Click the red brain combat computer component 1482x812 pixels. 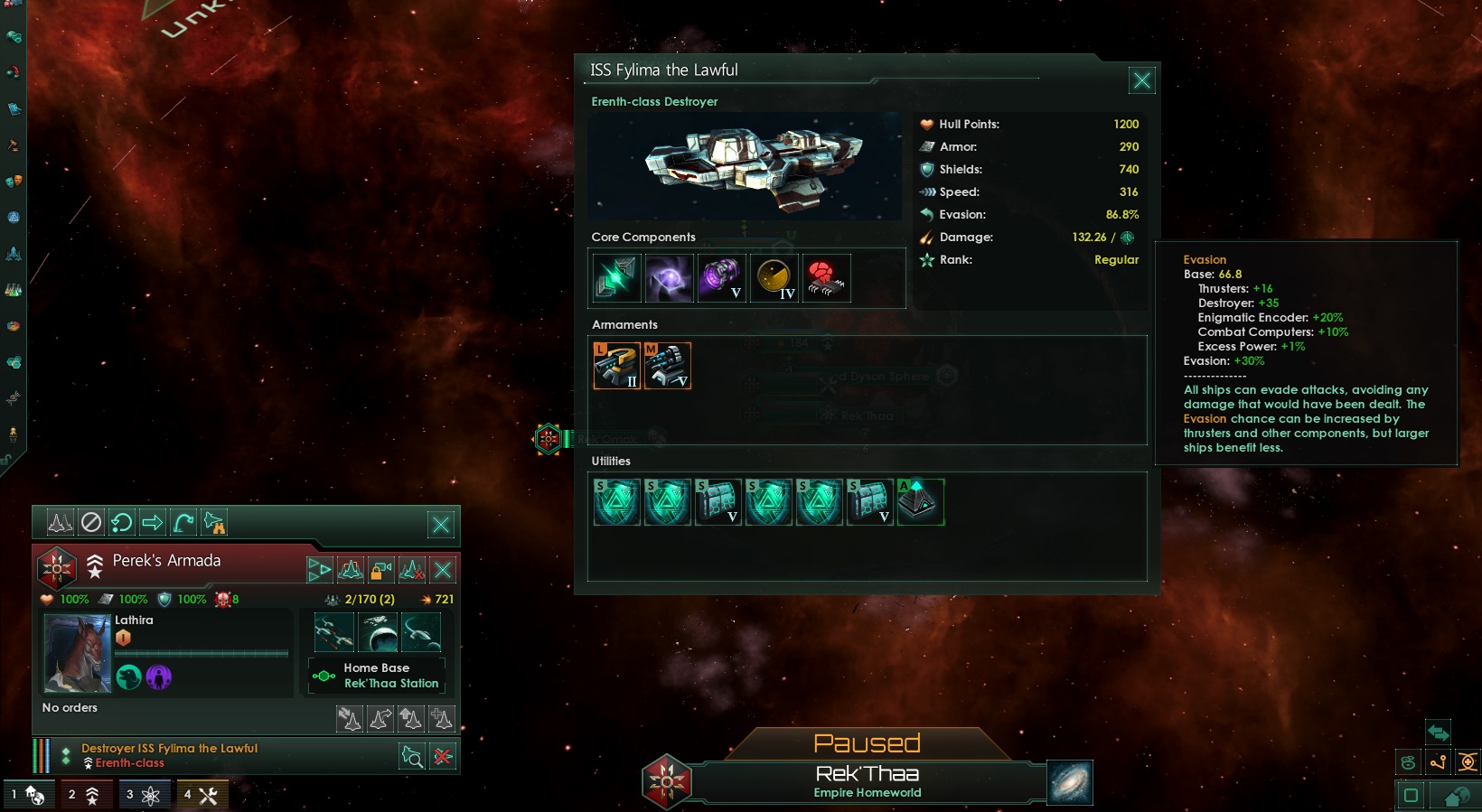826,277
